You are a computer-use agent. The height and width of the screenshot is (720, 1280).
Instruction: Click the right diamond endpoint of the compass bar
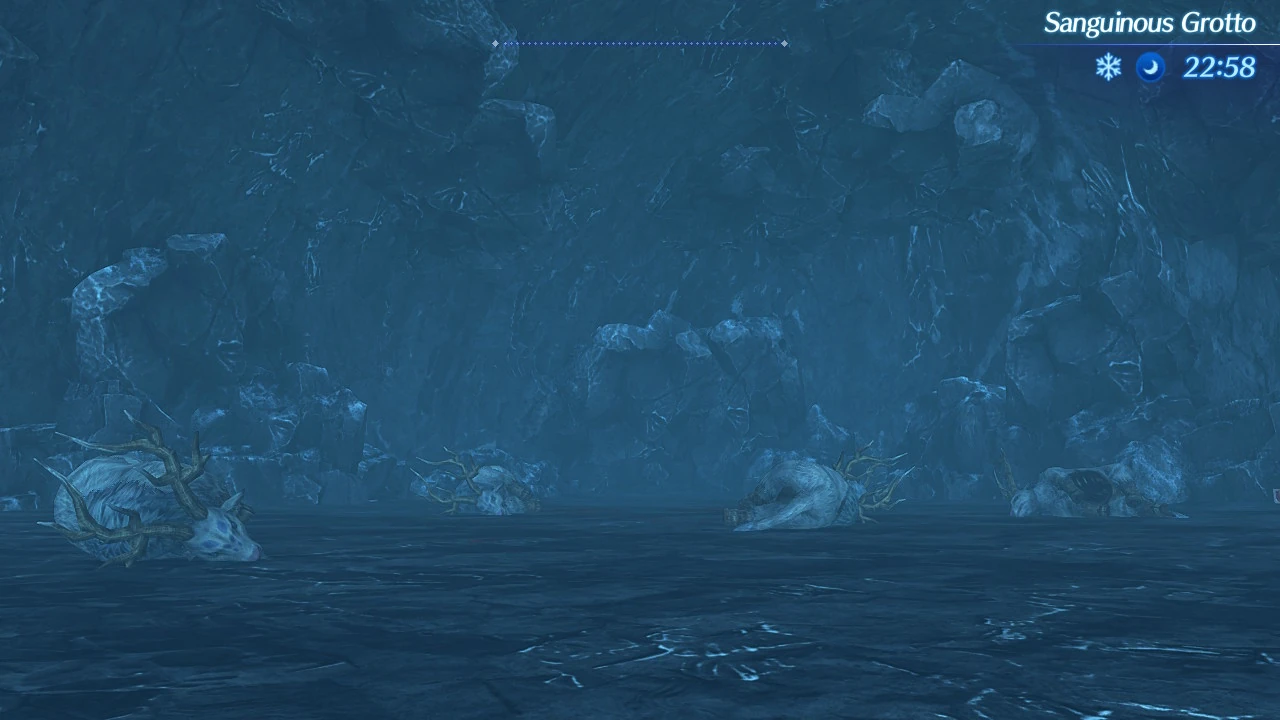click(x=785, y=43)
